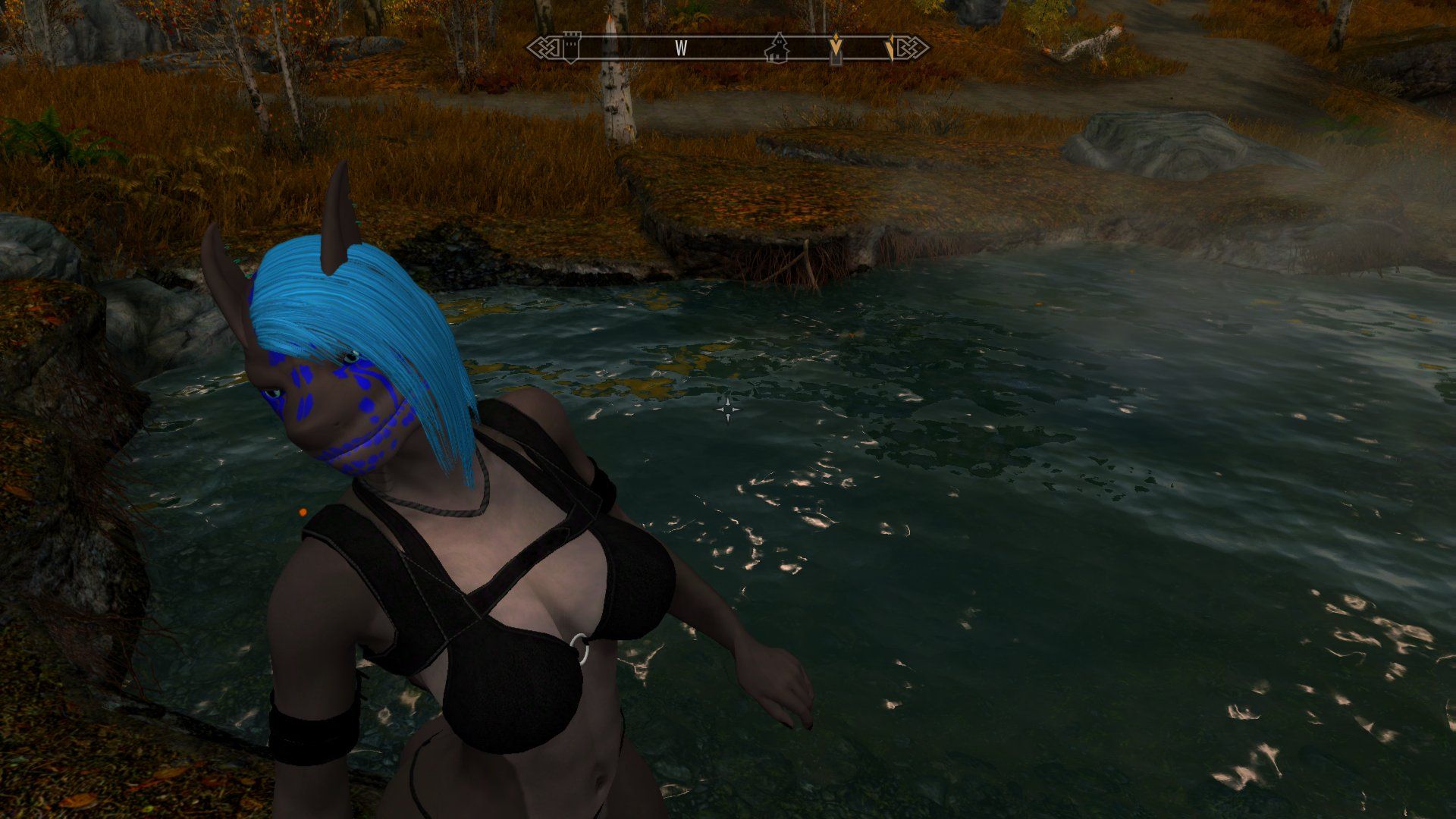Select the settlement marker on the compass
This screenshot has height=819, width=1456.
point(778,48)
